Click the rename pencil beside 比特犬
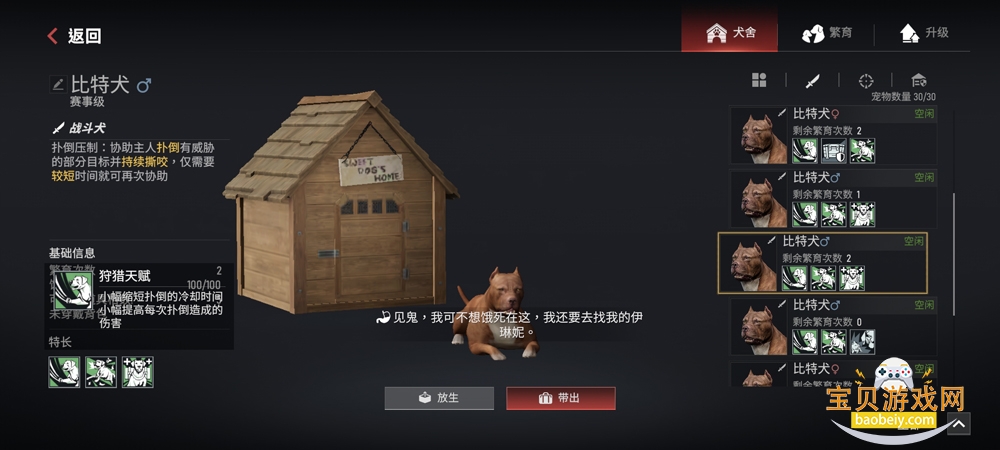Screen dimensions: 1000x450 pos(58,85)
